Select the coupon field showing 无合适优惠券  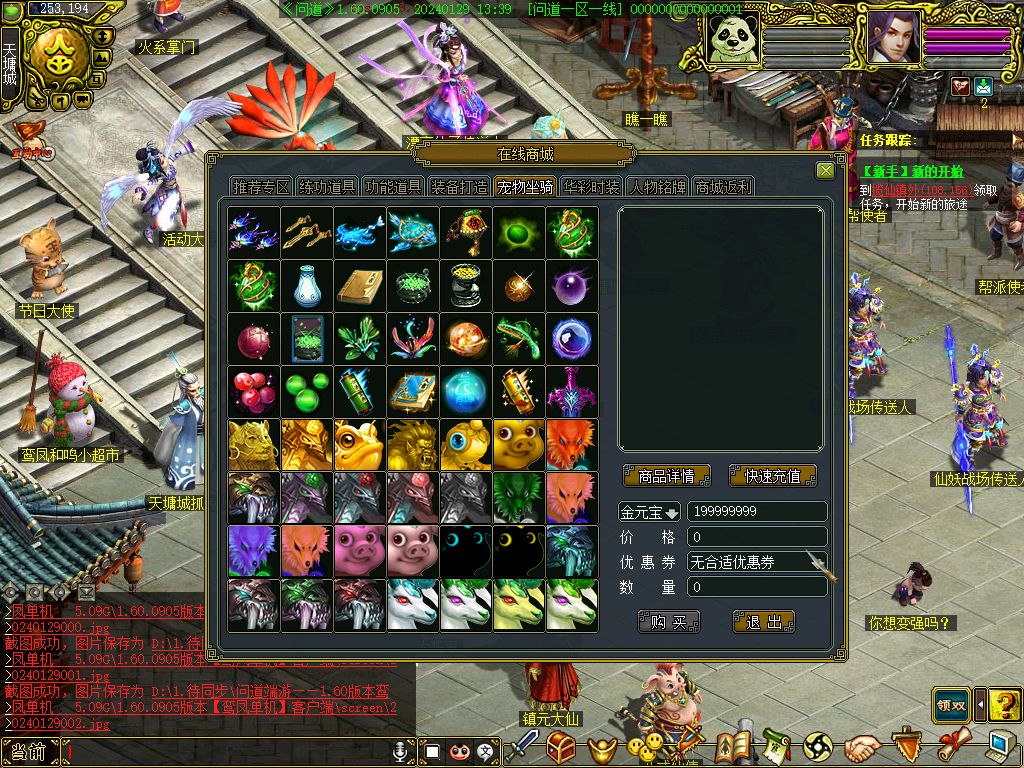pyautogui.click(x=756, y=563)
